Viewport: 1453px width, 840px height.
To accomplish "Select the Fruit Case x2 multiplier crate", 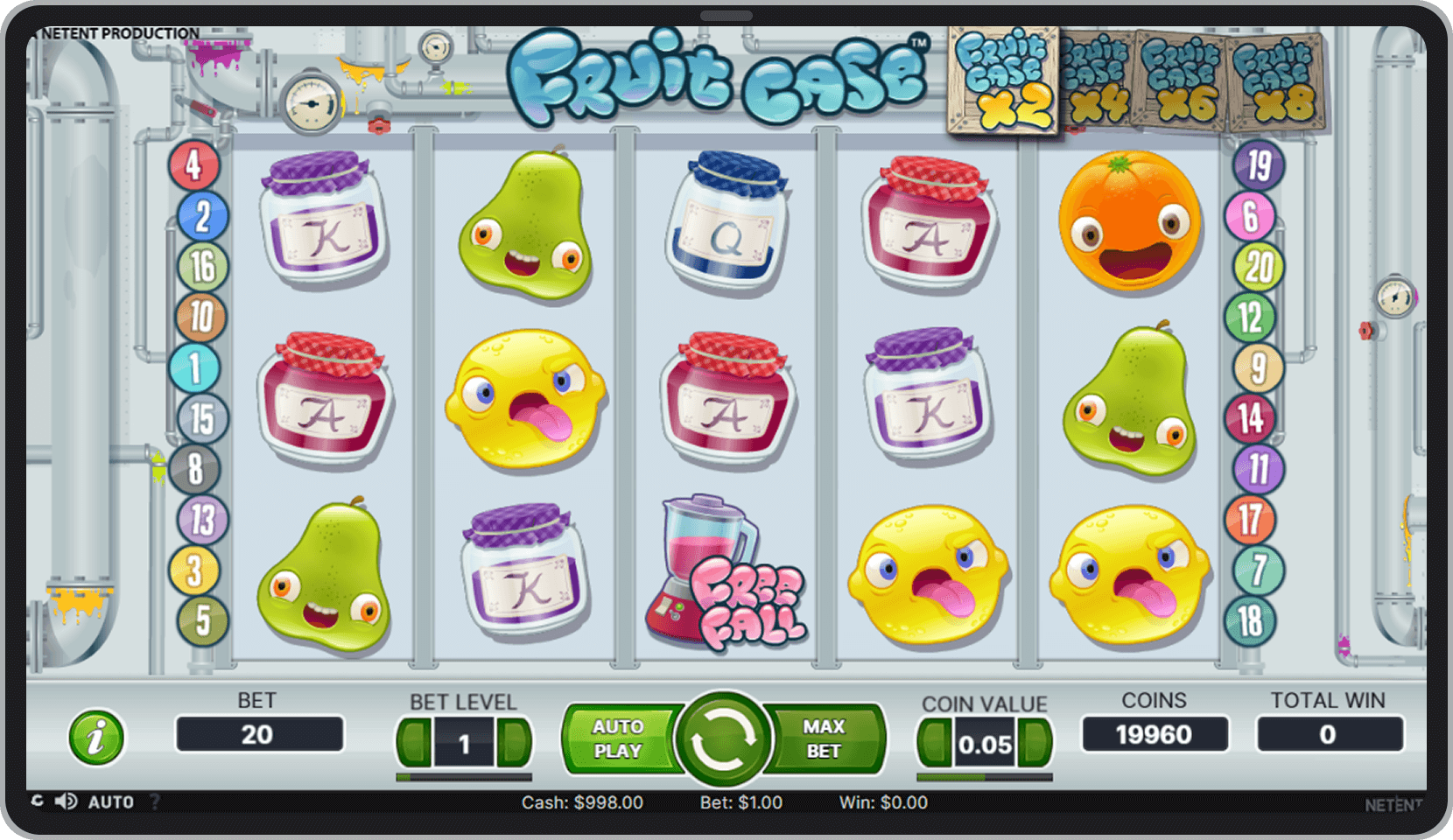I will coord(1003,80).
